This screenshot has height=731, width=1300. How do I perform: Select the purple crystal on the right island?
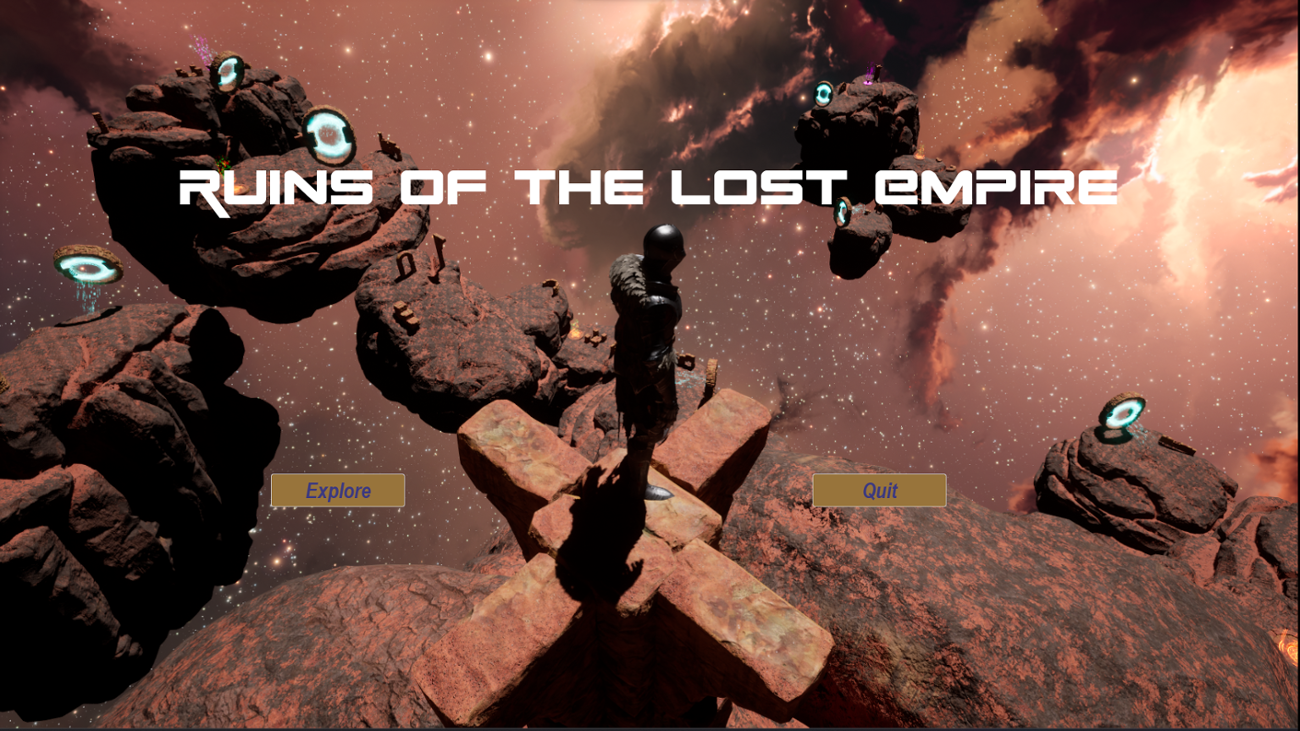870,75
